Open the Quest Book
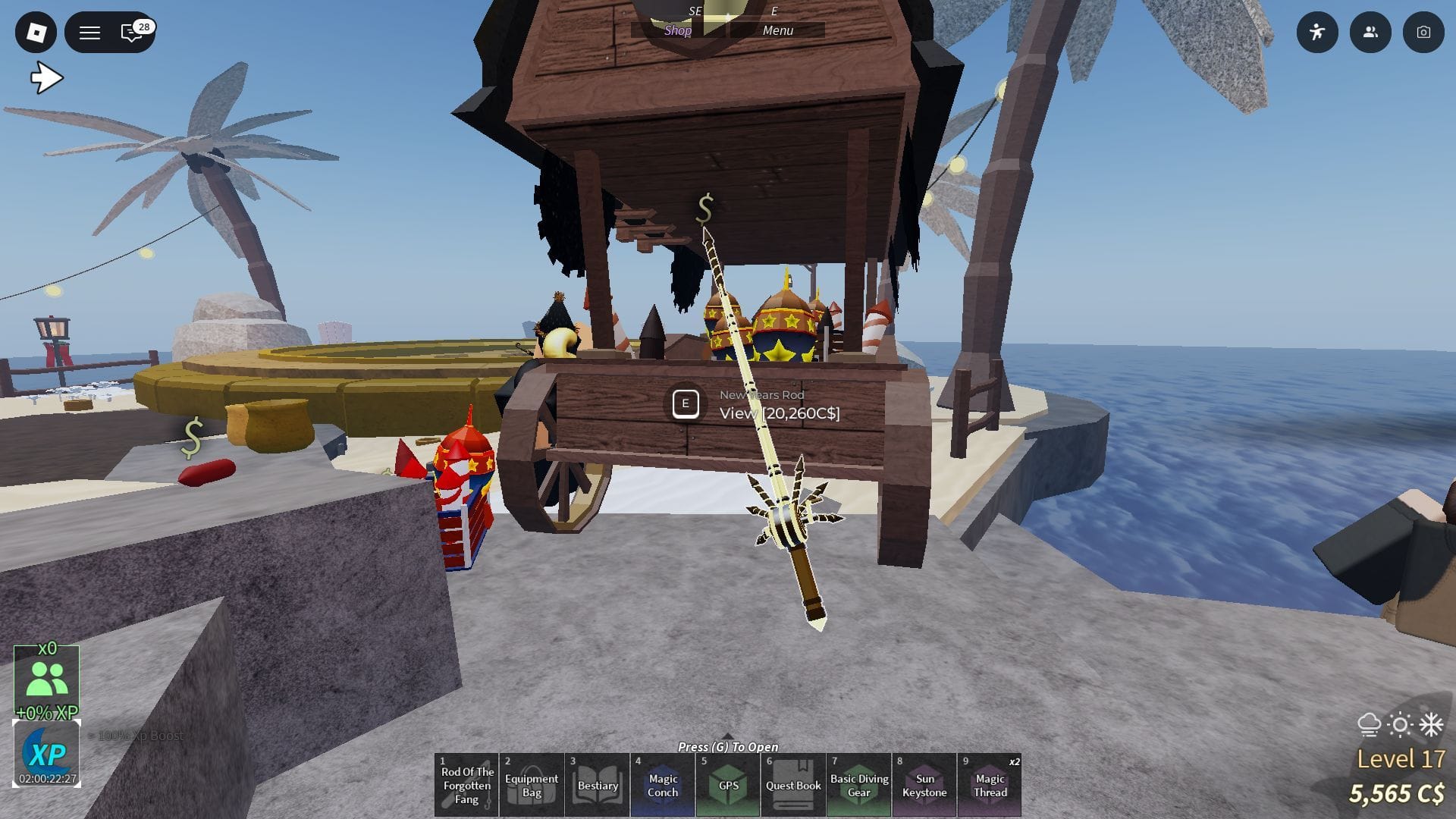 pyautogui.click(x=792, y=785)
